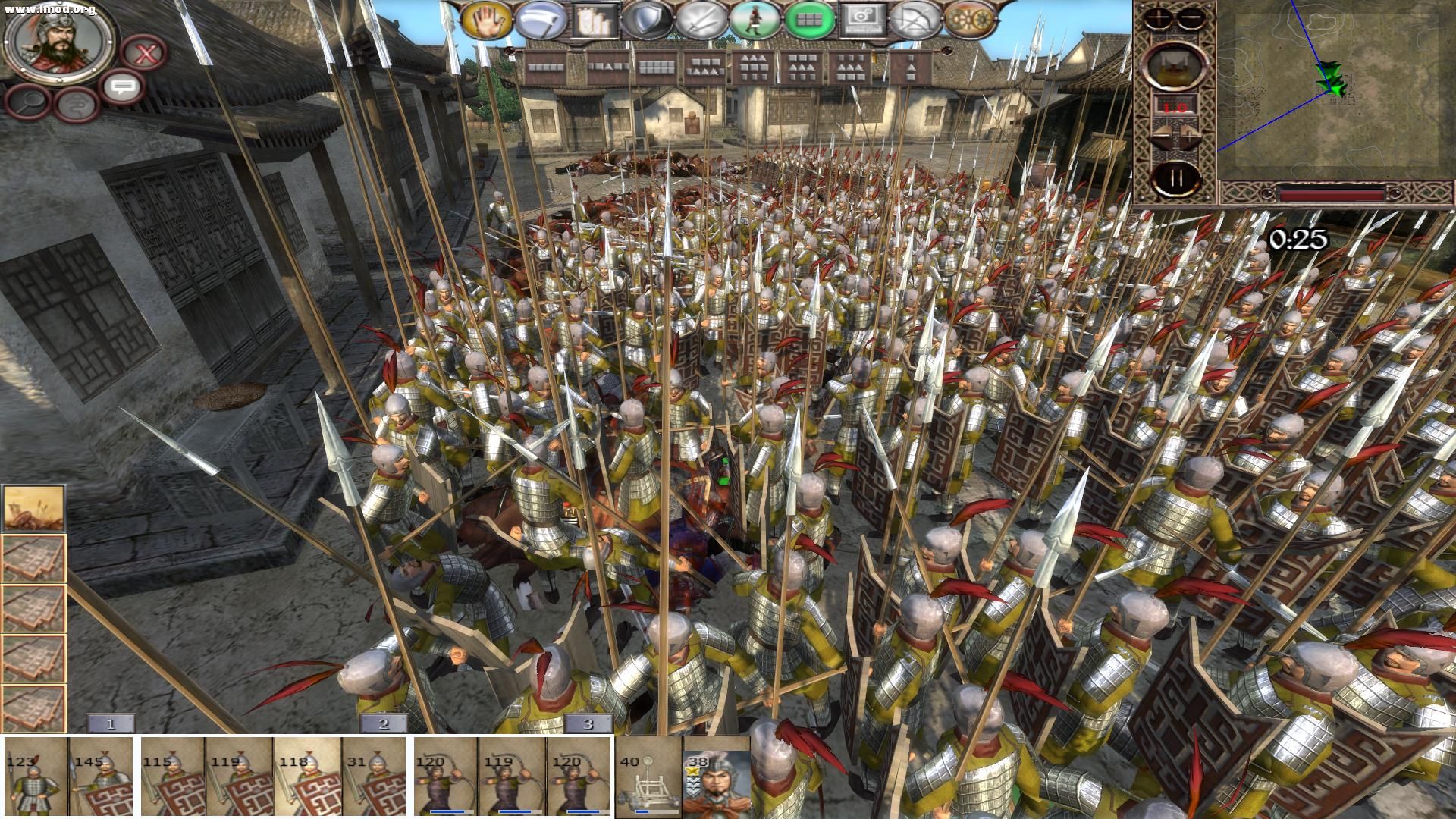
Task: Choose the single column group formation
Action: pyautogui.click(x=910, y=68)
